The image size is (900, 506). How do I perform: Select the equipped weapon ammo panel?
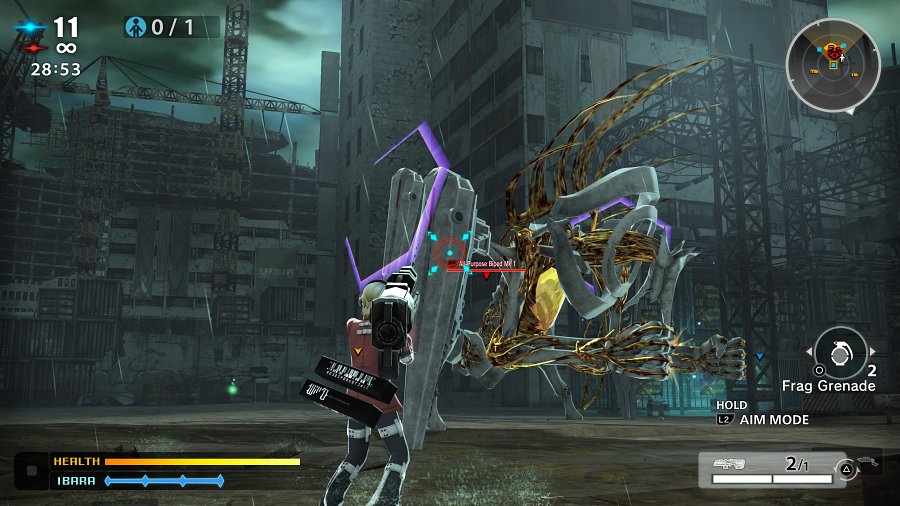pyautogui.click(x=771, y=467)
